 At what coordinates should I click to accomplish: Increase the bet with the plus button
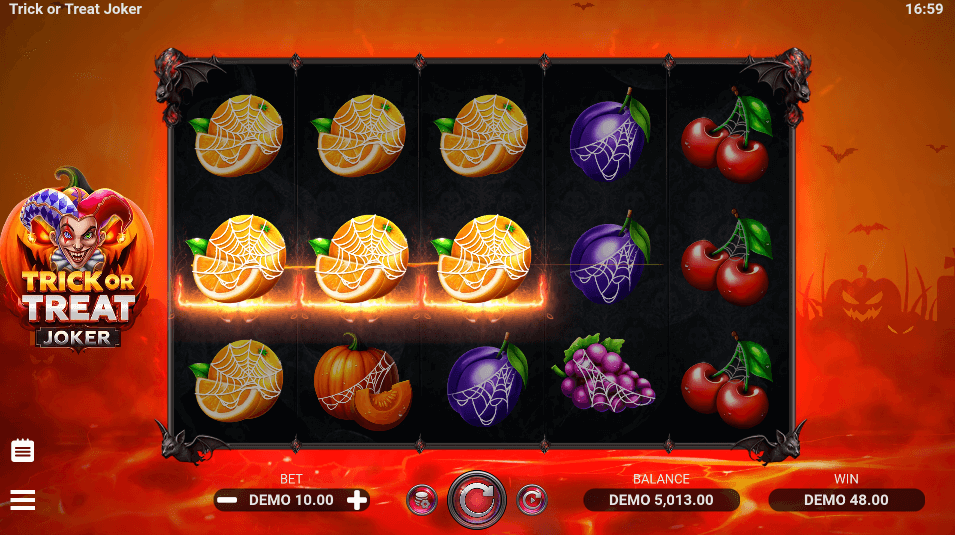(356, 500)
